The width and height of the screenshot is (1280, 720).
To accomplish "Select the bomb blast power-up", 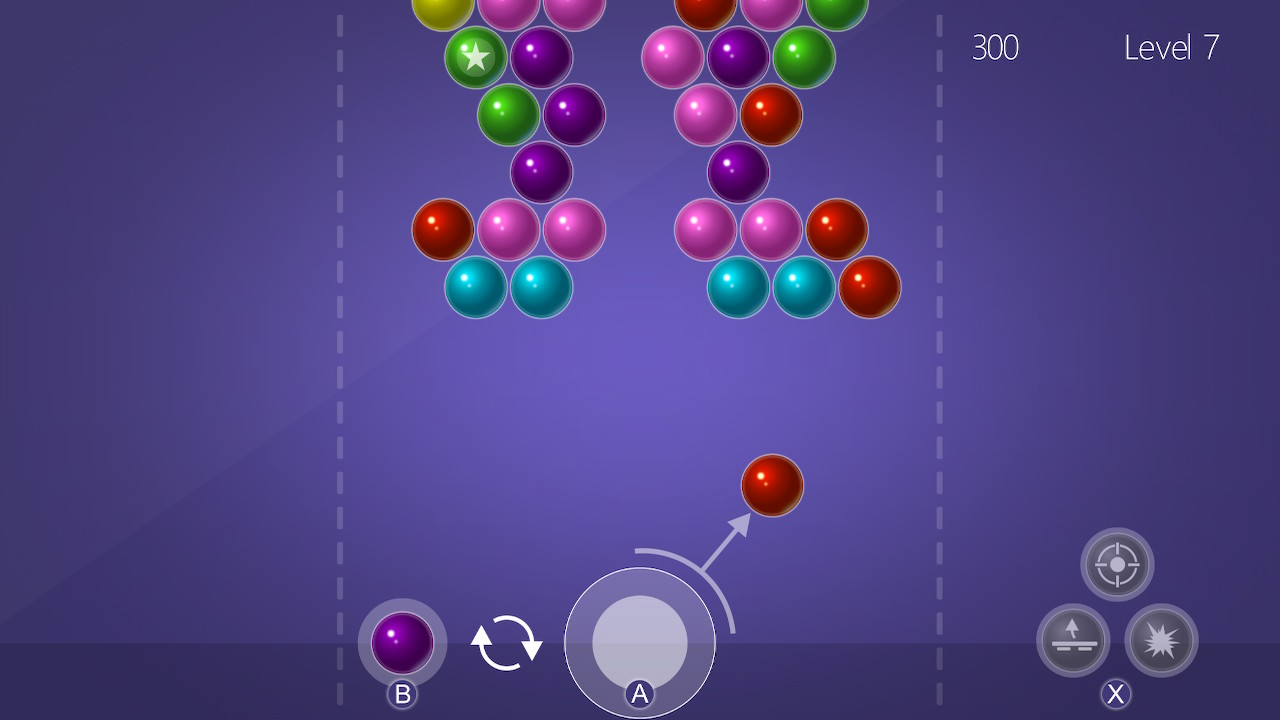I will coord(1163,641).
